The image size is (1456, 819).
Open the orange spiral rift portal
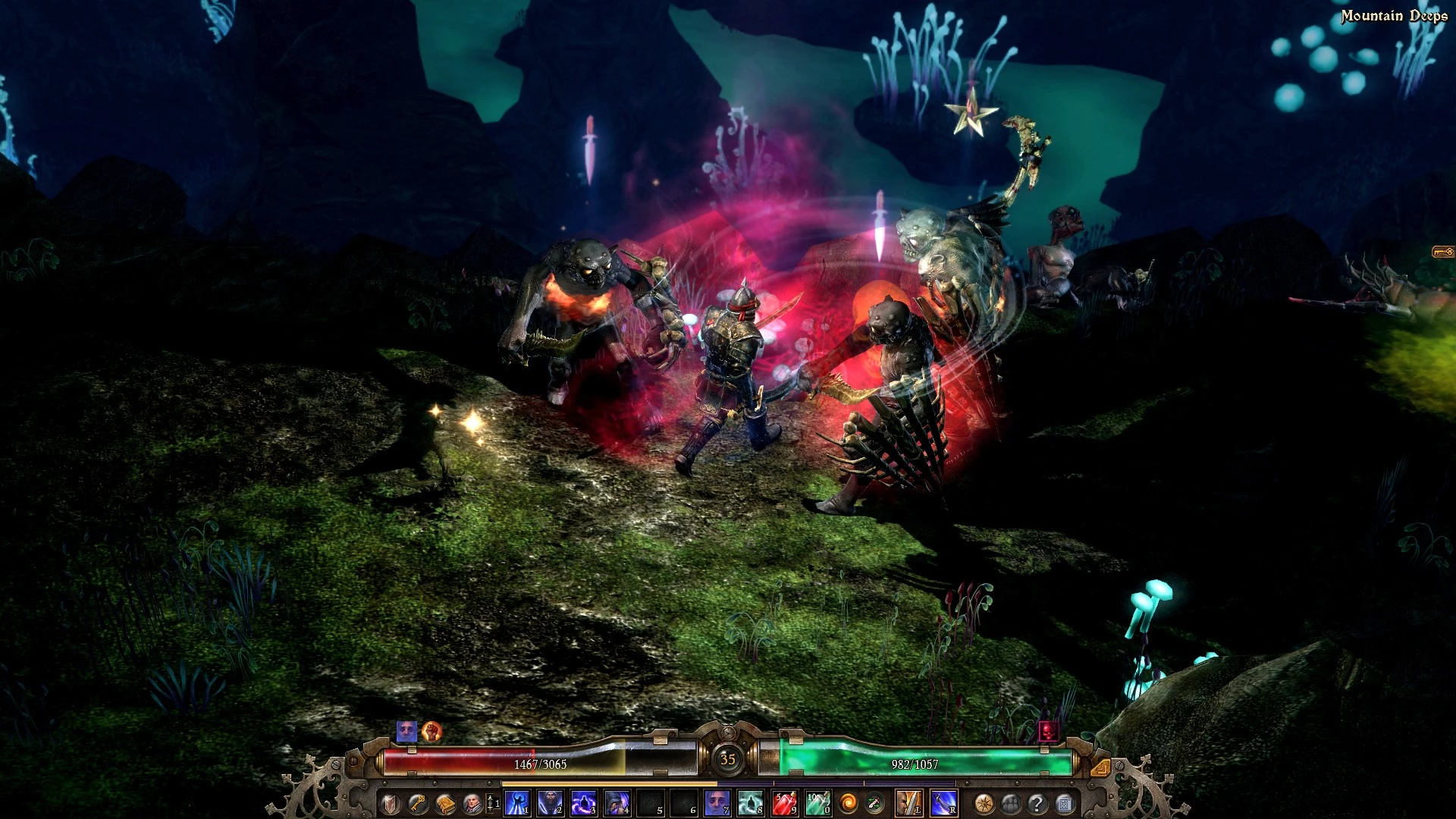click(849, 803)
